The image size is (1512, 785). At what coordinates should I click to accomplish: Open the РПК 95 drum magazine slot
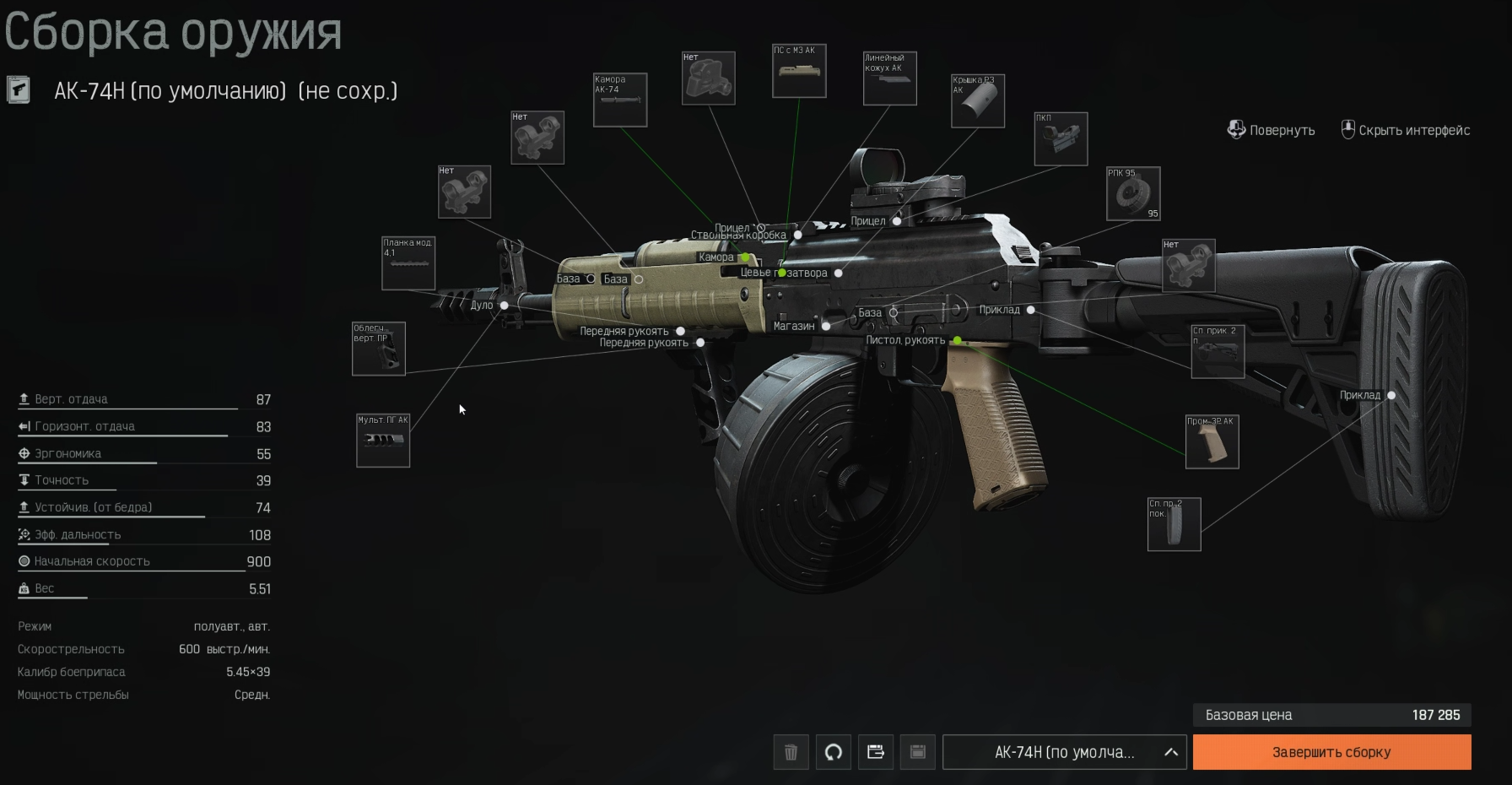[x=1133, y=193]
